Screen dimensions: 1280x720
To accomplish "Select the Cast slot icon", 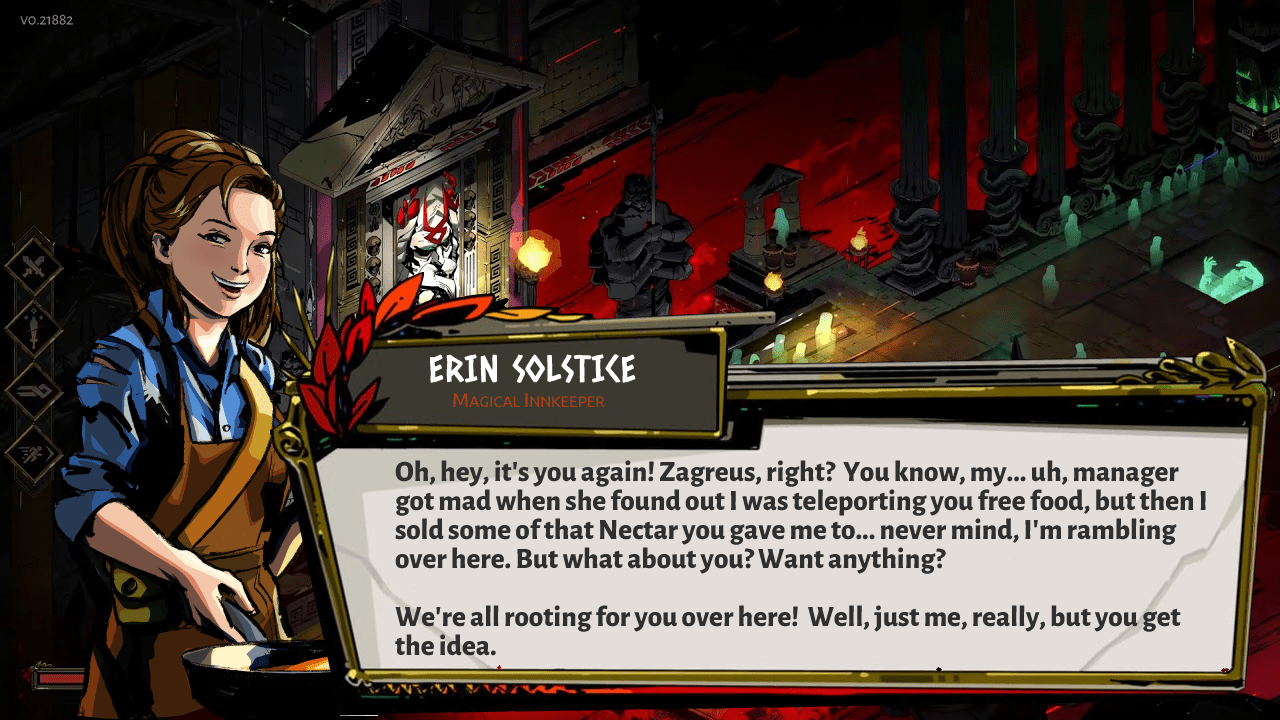I will pyautogui.click(x=34, y=391).
